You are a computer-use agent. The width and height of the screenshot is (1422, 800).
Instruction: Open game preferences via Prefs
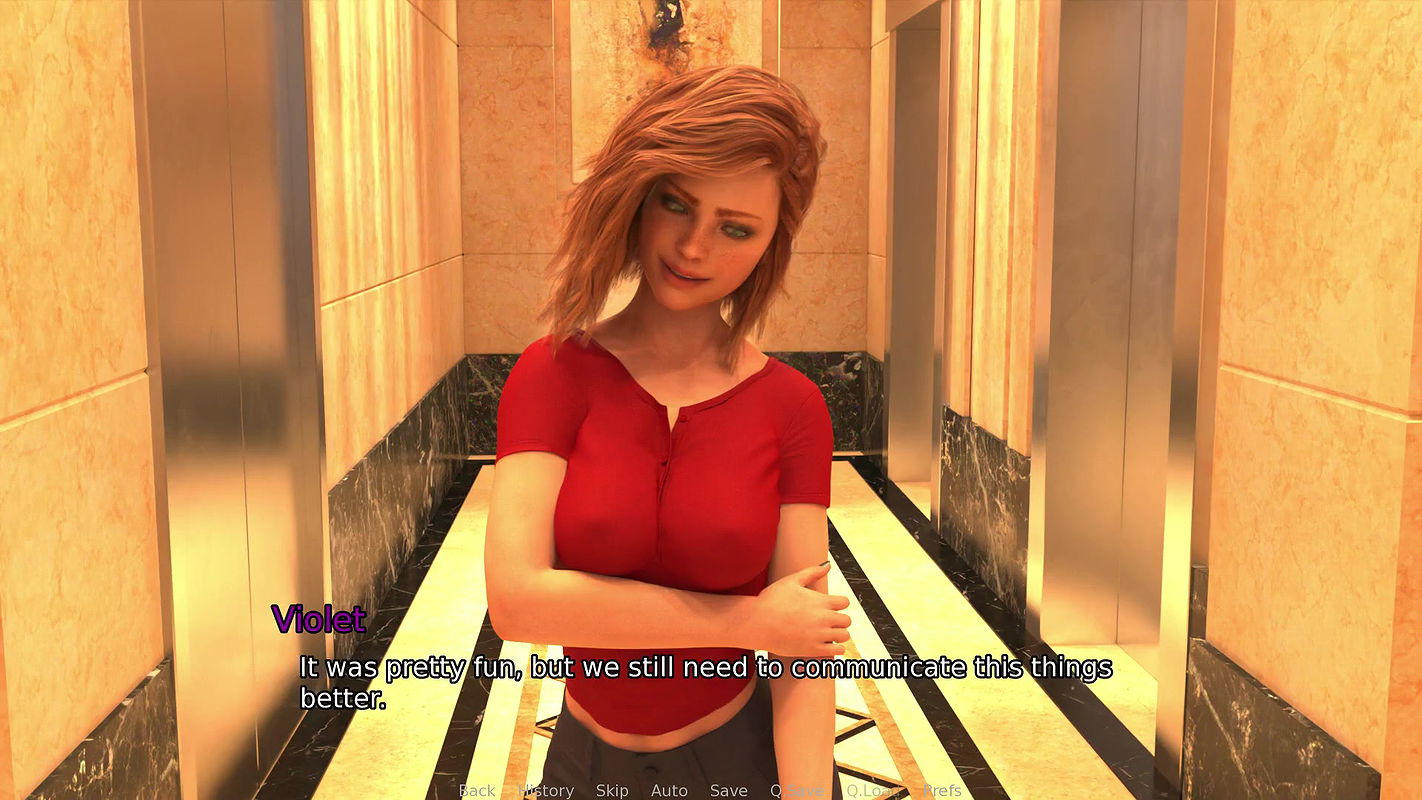coord(940,790)
